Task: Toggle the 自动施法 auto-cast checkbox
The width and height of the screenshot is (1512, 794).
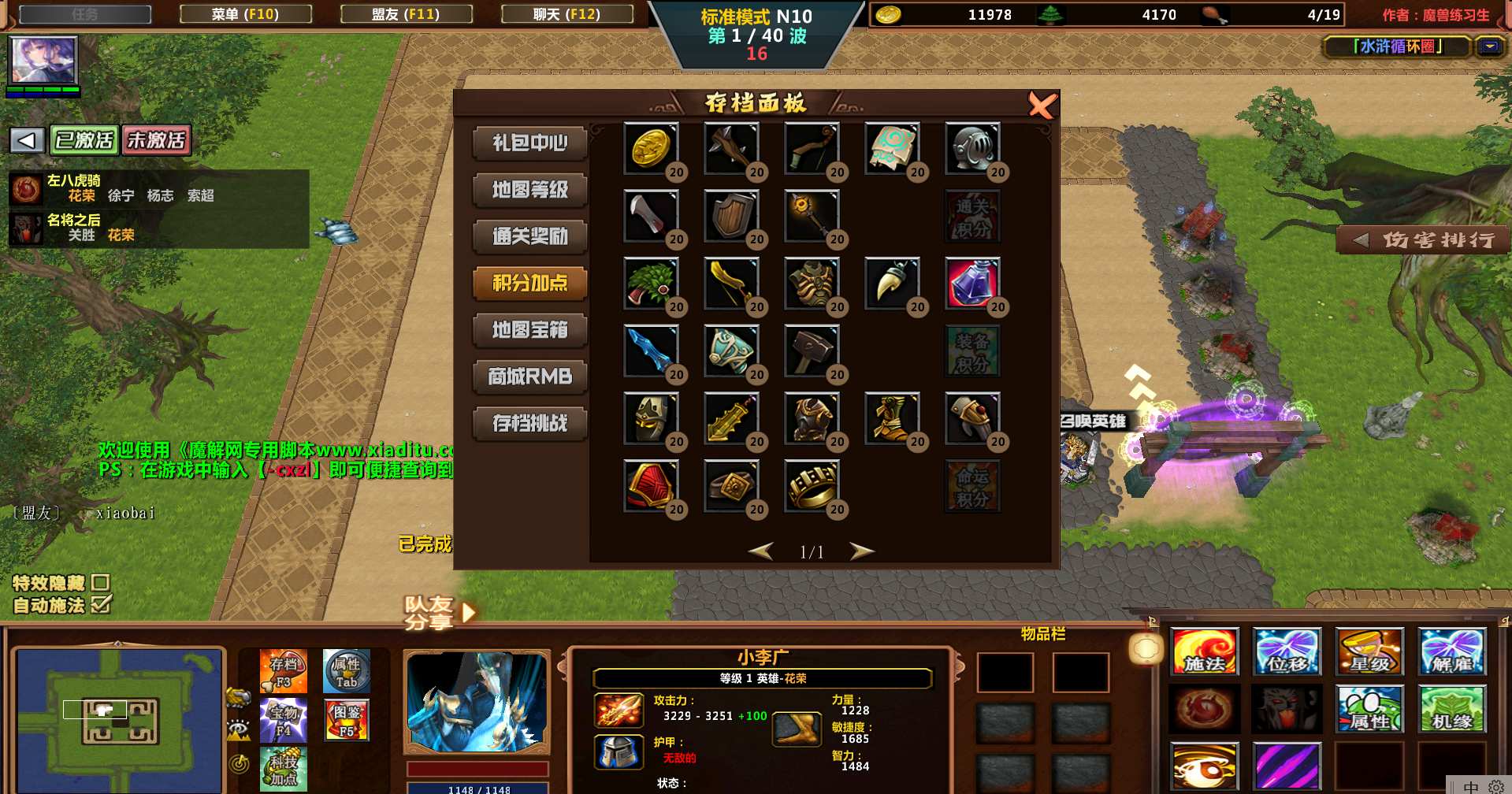Action: 100,605
